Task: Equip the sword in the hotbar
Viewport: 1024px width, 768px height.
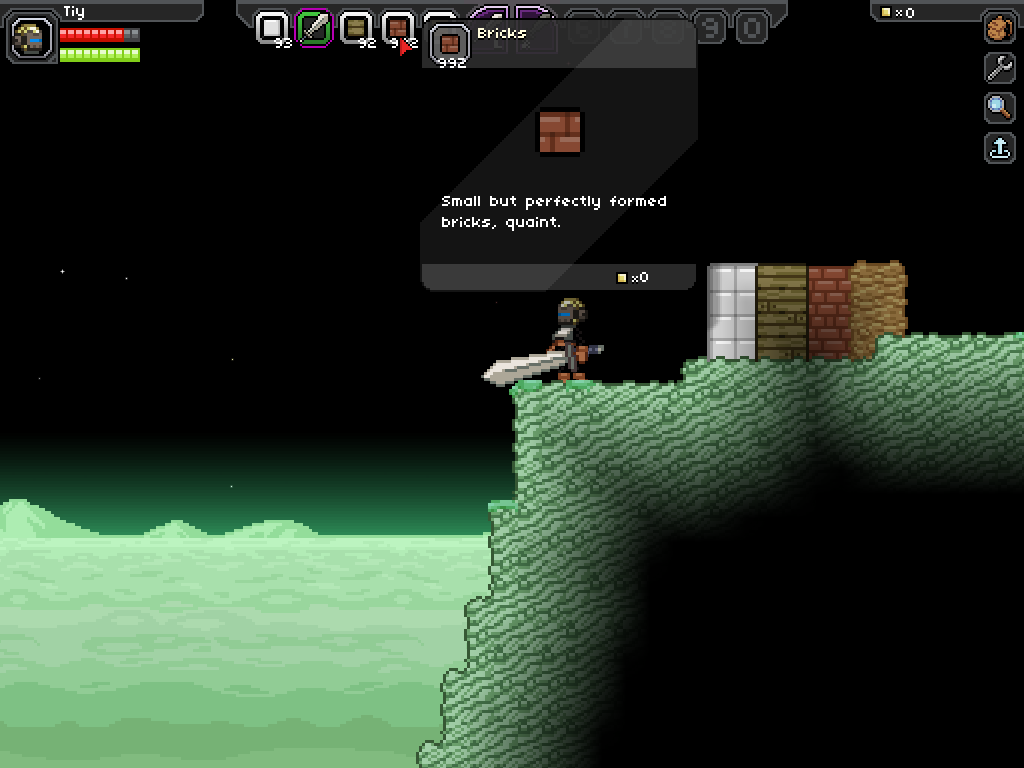Action: tap(315, 27)
